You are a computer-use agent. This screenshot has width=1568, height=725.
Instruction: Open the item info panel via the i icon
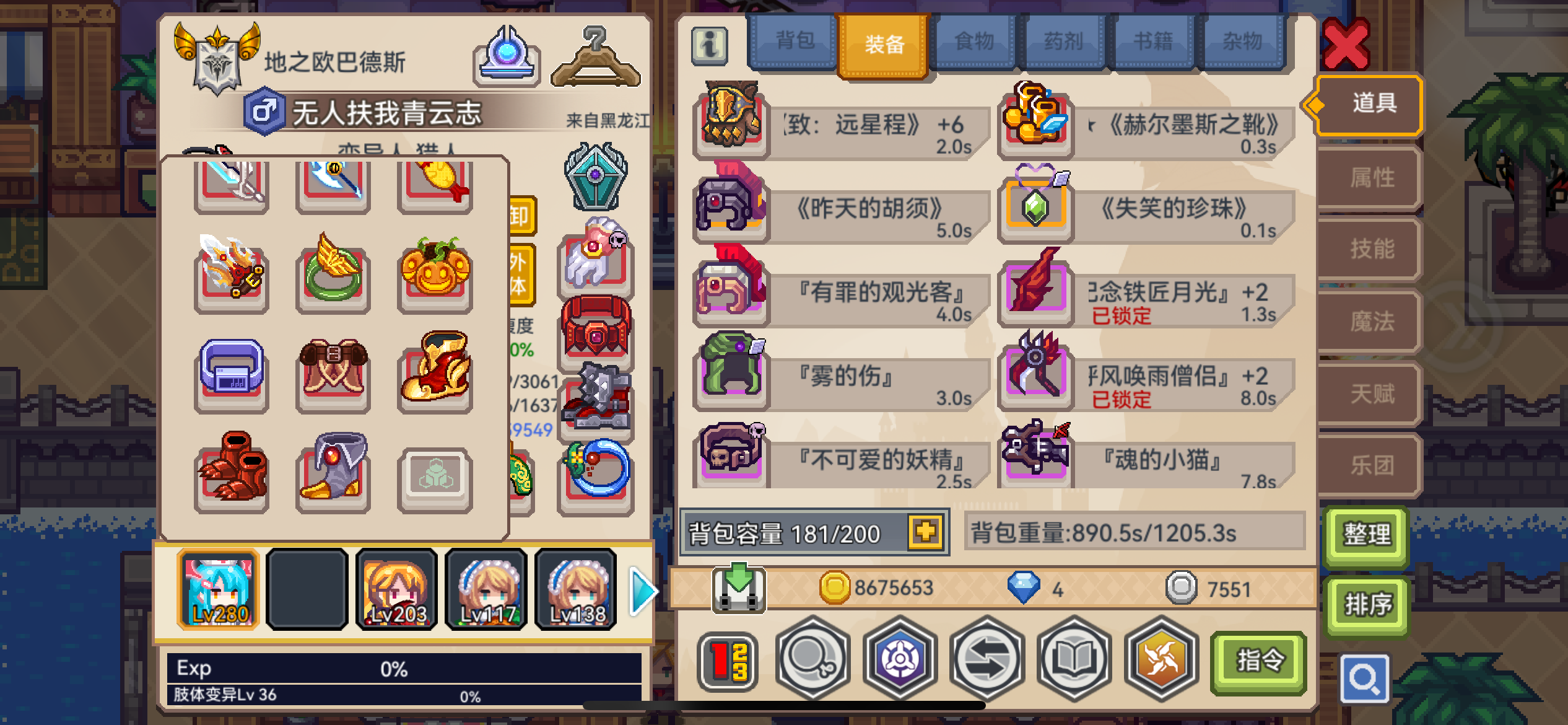[711, 45]
